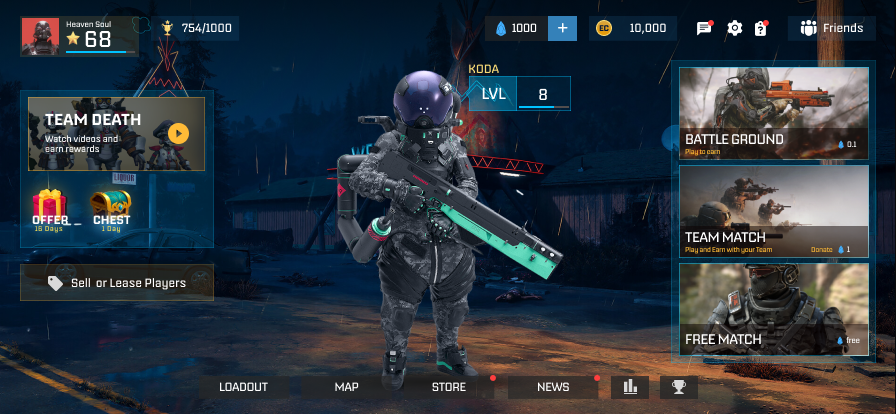This screenshot has width=896, height=414.
Task: Open the News section
Action: coord(553,387)
